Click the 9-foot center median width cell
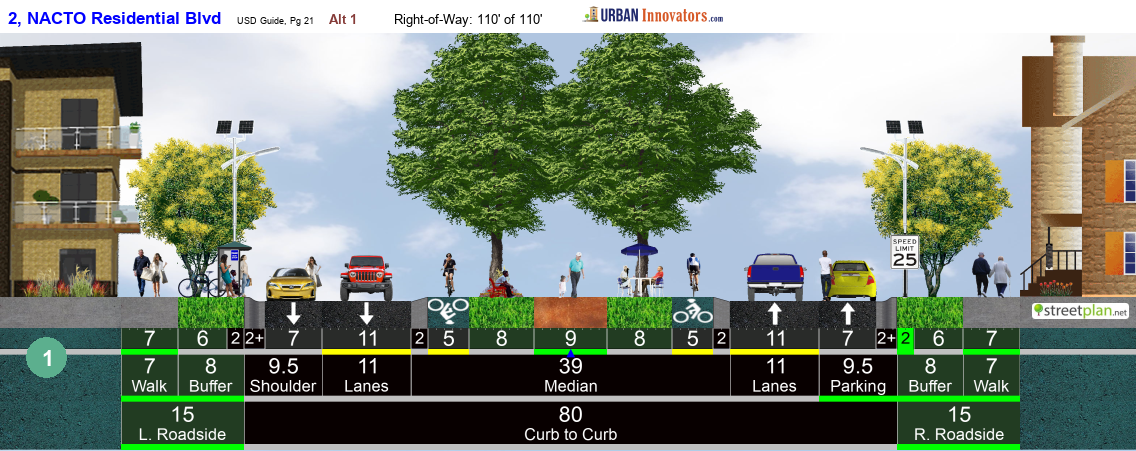This screenshot has width=1136, height=451. (x=570, y=338)
